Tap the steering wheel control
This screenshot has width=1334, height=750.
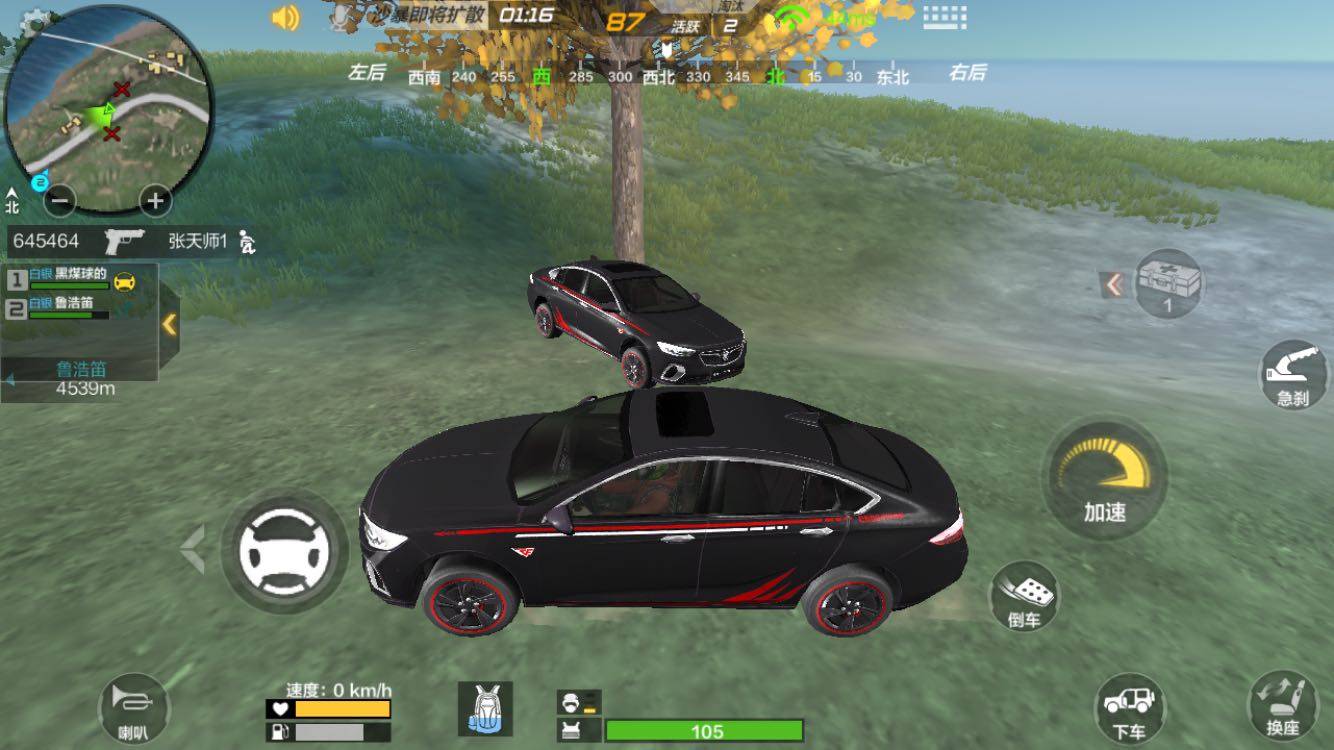coord(284,550)
